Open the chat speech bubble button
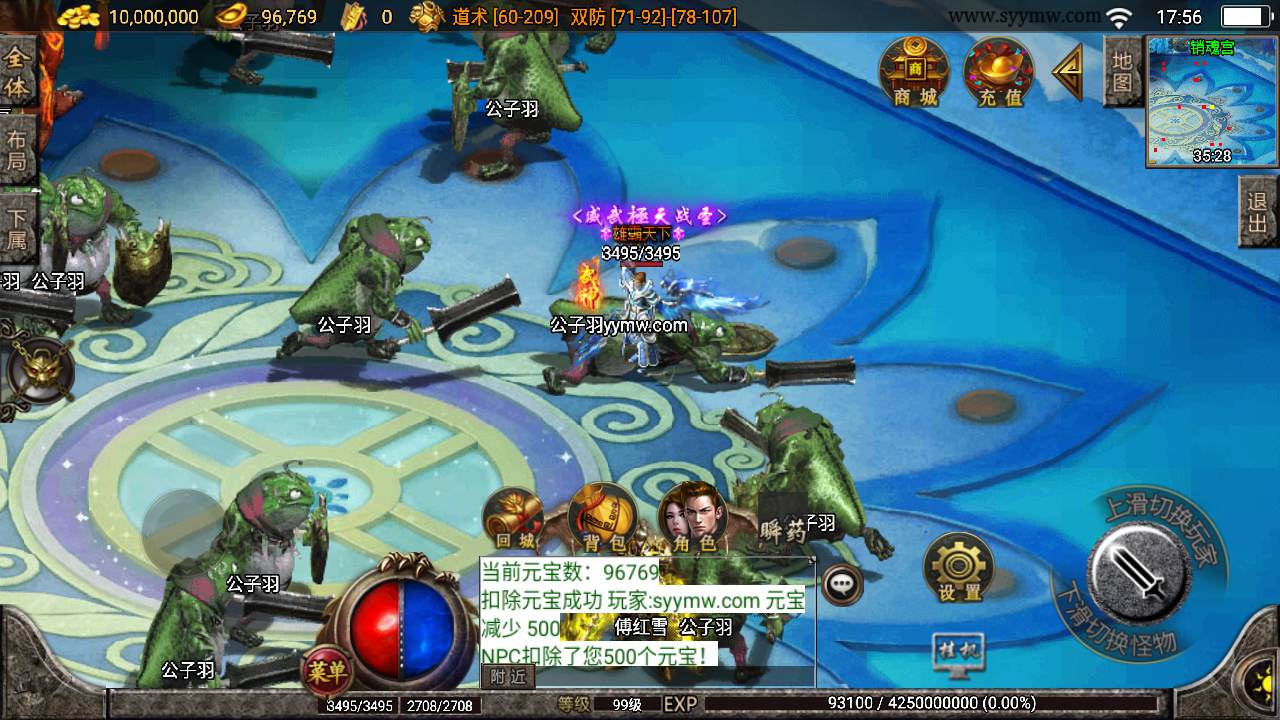The height and width of the screenshot is (720, 1280). tap(842, 584)
